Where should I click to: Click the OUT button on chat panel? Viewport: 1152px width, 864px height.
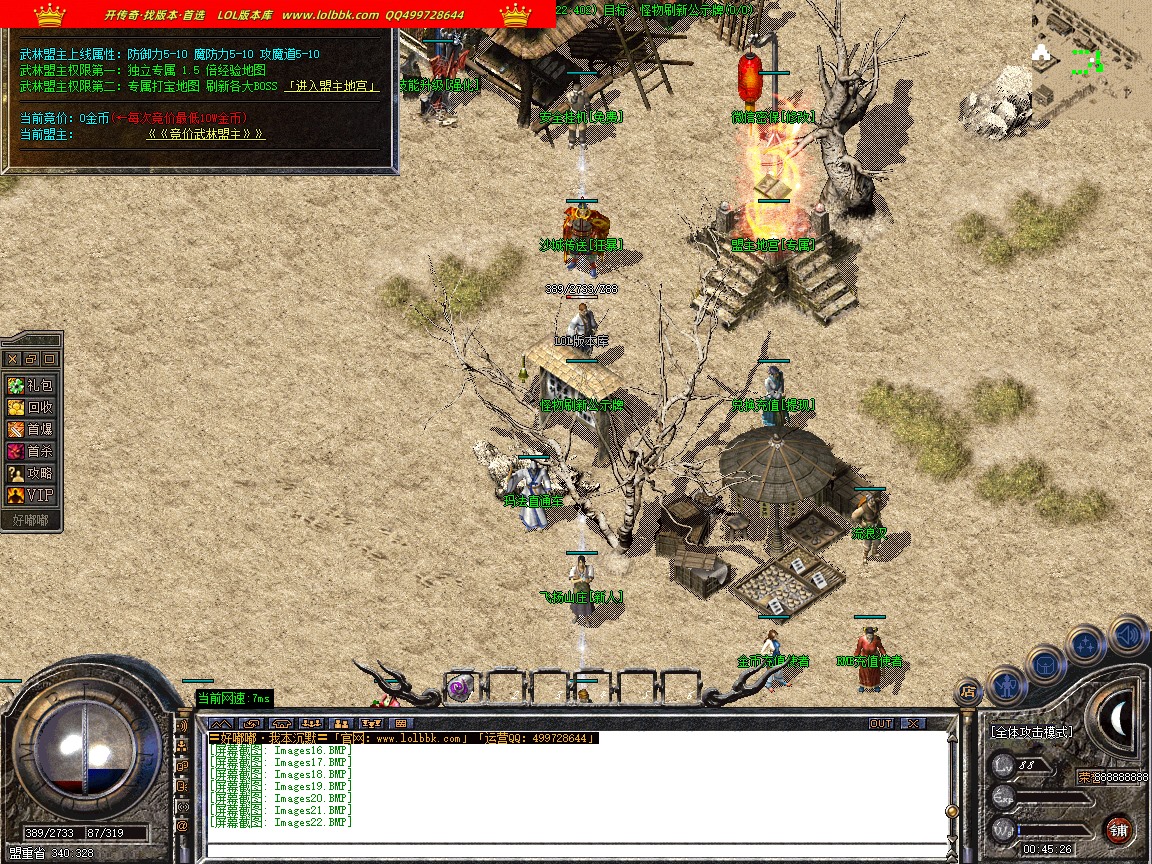click(880, 723)
